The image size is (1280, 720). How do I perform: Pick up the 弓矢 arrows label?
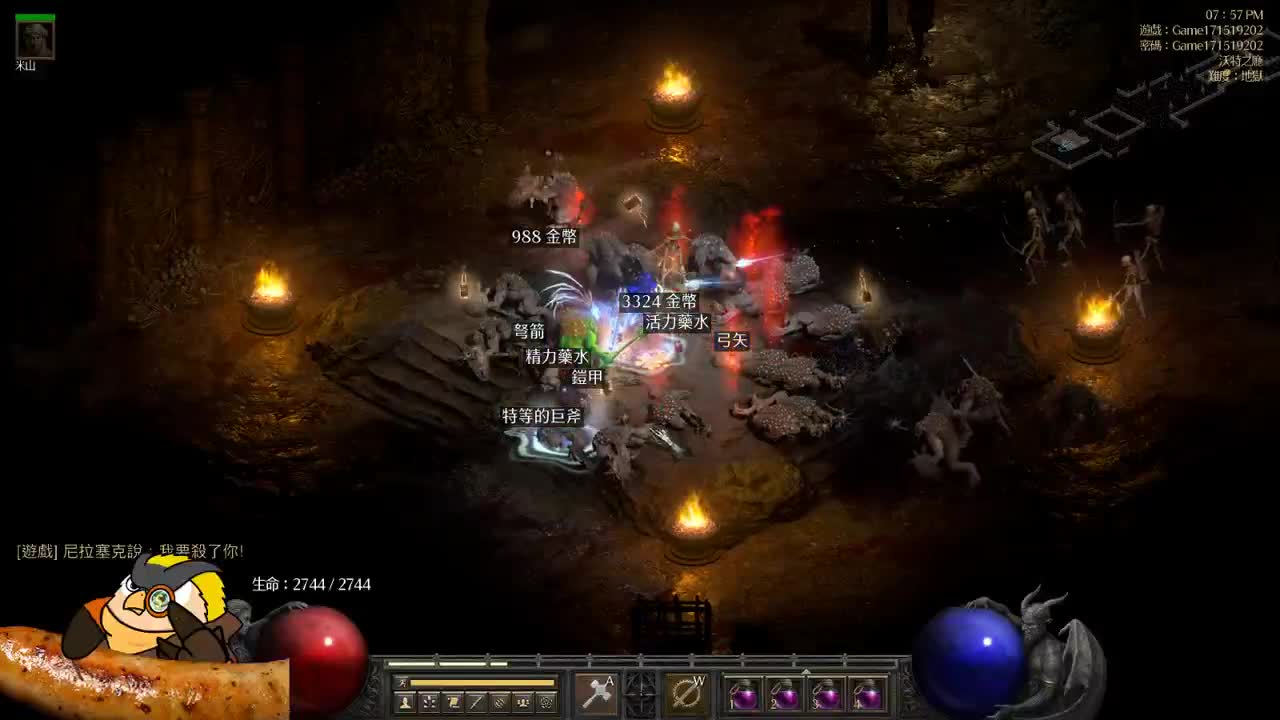click(732, 340)
